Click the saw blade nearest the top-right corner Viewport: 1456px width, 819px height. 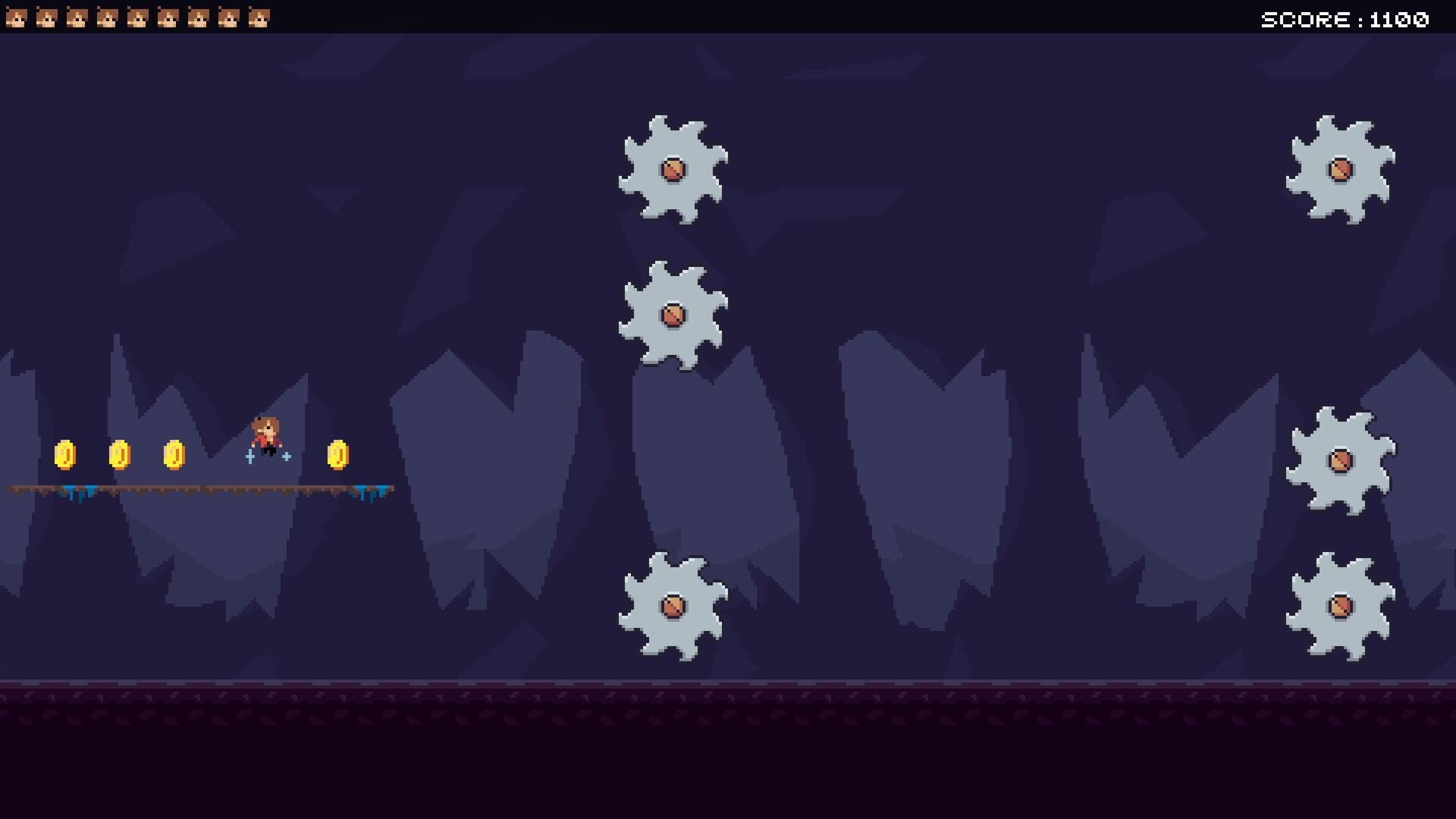click(1341, 171)
